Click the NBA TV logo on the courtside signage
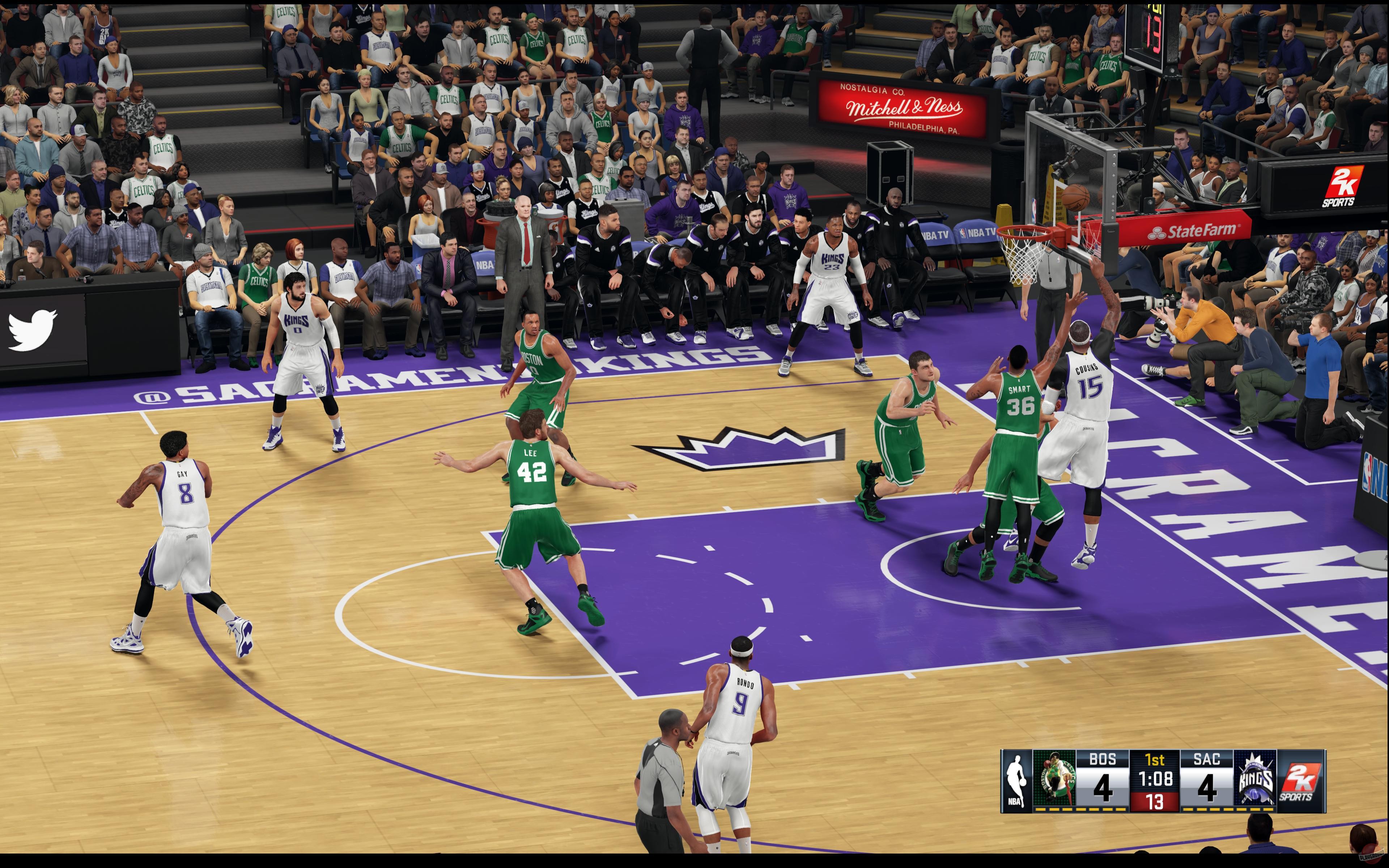Screen dimensions: 1389x868 pyautogui.click(x=976, y=233)
